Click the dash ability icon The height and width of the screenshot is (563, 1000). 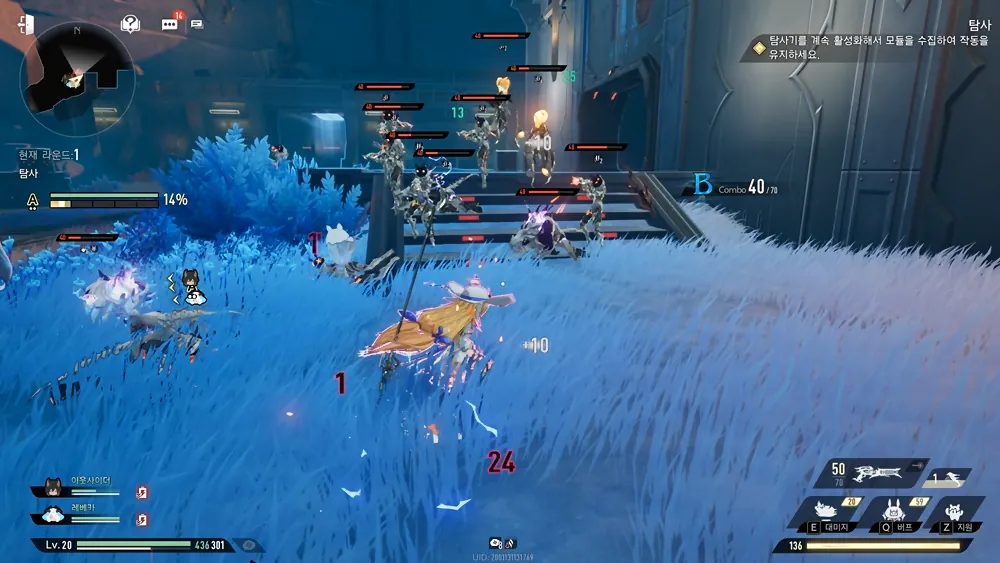tap(951, 478)
